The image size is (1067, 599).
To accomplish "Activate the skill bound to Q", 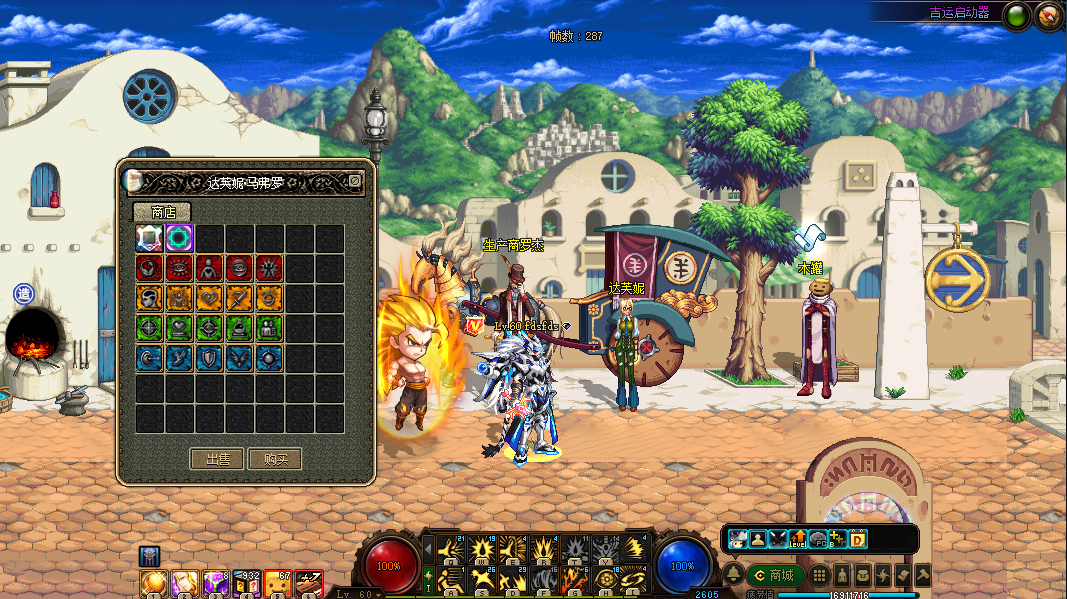I will 452,549.
